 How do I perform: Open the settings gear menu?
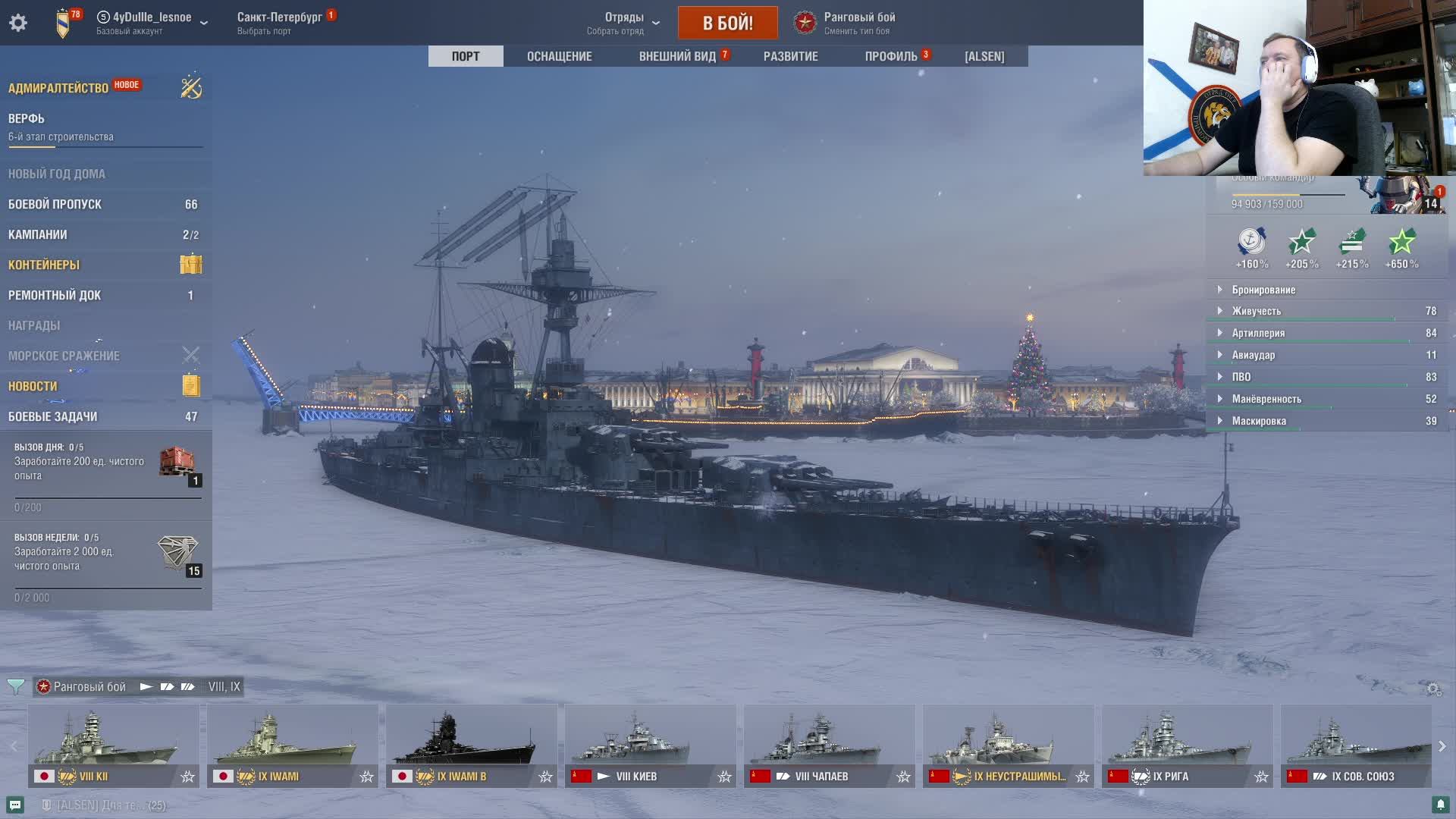pos(18,23)
